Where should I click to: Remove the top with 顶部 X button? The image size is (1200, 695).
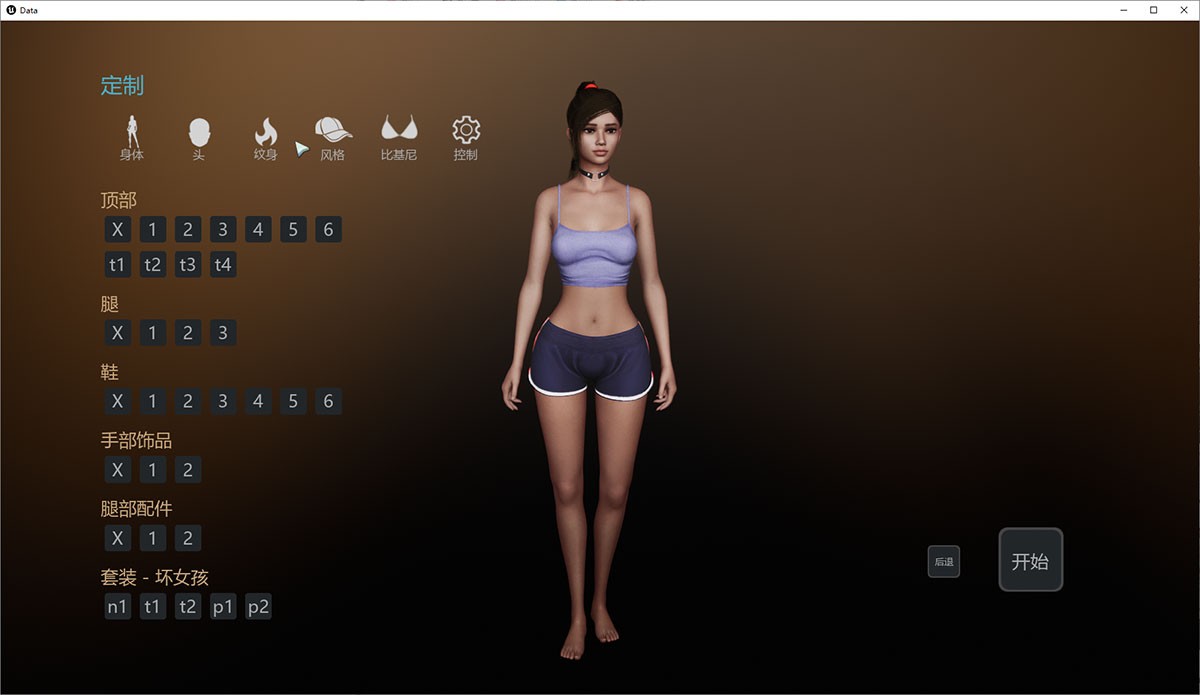[x=117, y=230]
